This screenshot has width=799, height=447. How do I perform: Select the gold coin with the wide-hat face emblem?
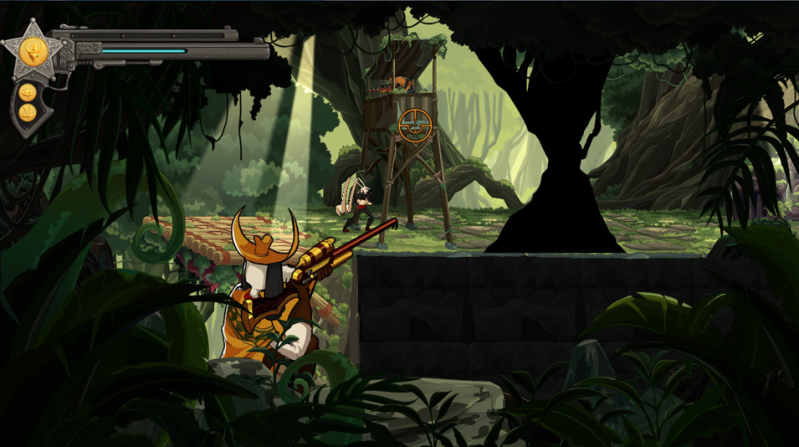(x=28, y=92)
